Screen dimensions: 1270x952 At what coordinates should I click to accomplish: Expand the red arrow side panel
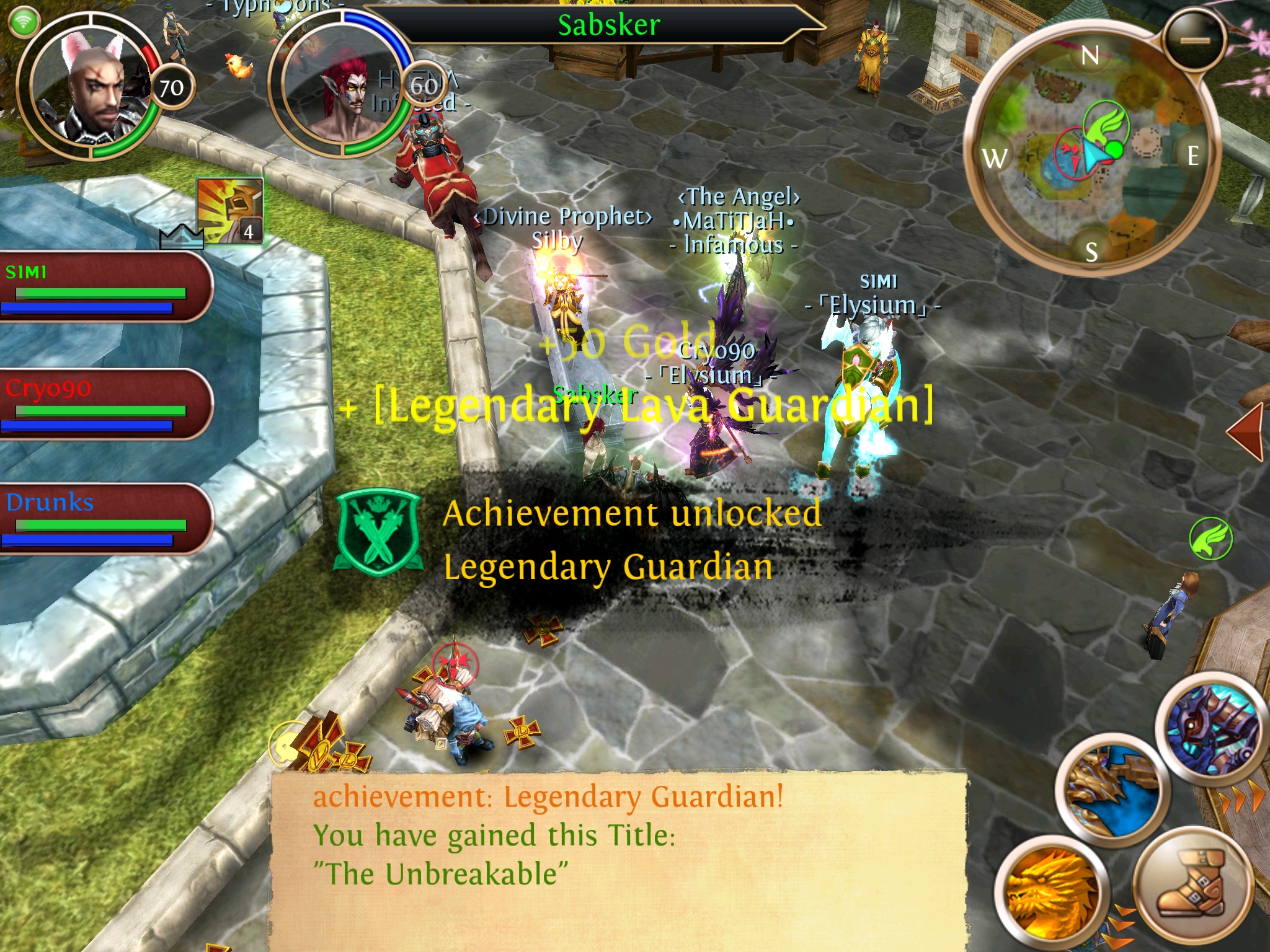pos(1246,431)
